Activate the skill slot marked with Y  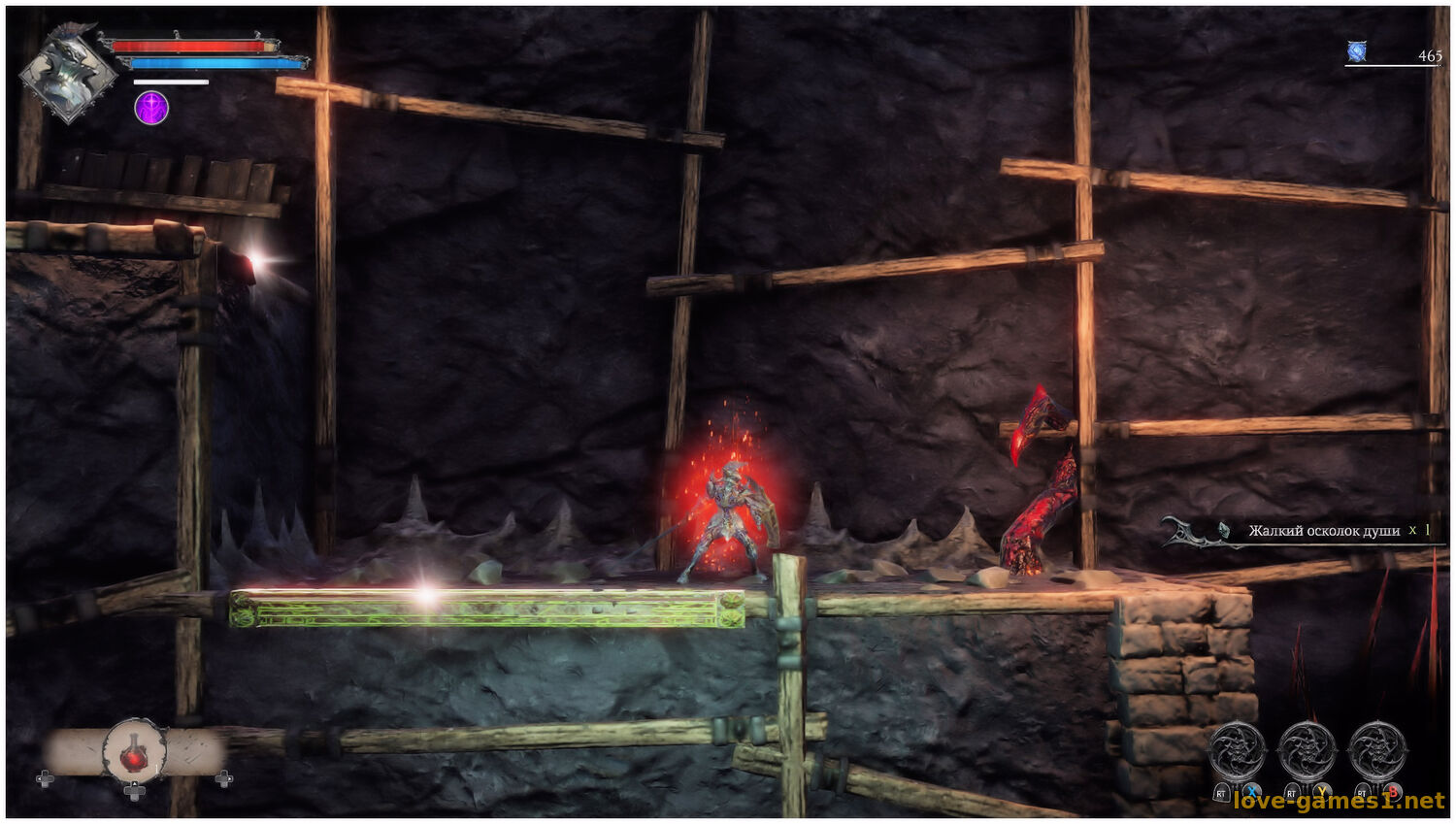coord(1307,752)
